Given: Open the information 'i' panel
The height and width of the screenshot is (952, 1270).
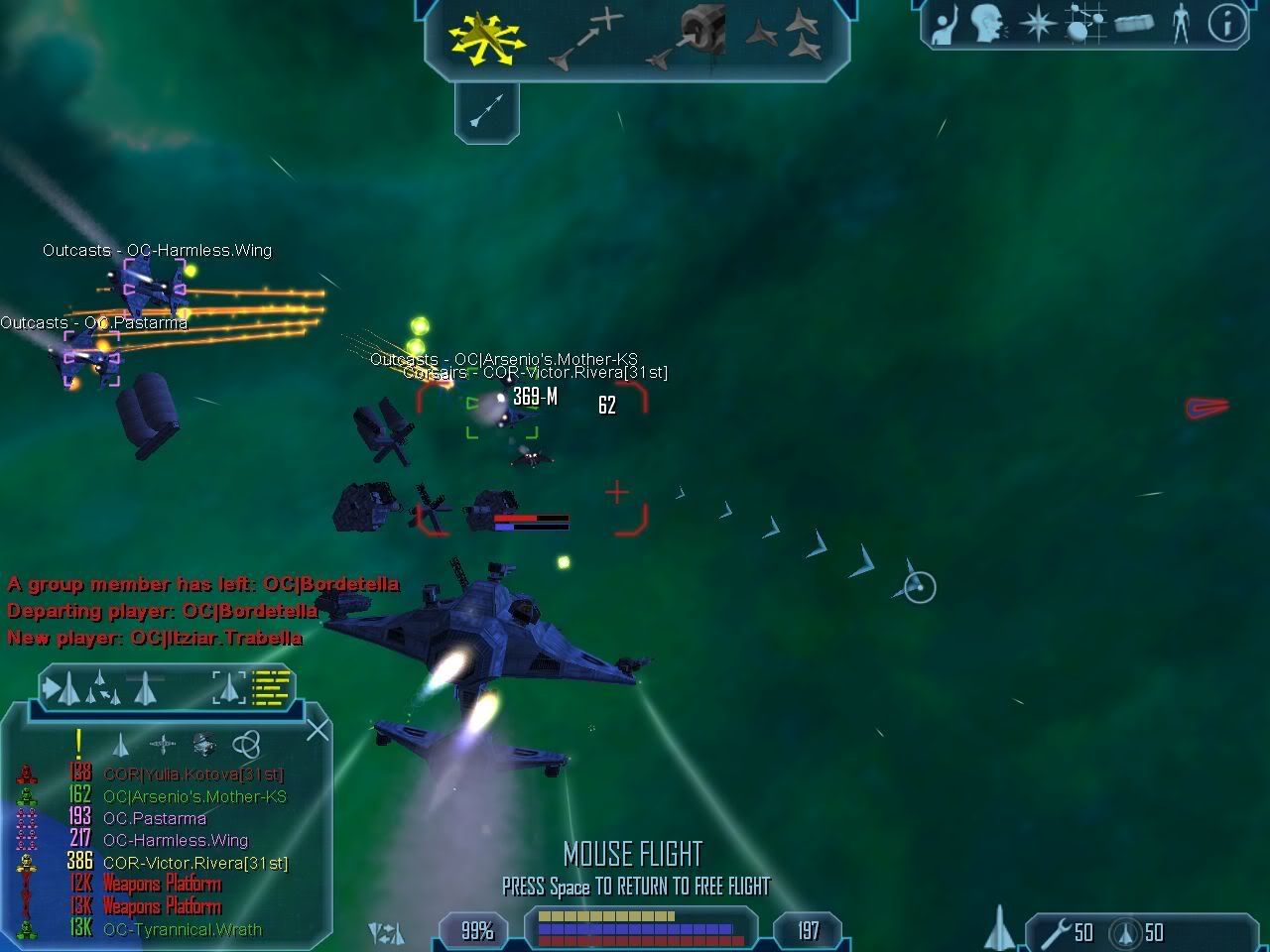Looking at the screenshot, I should click(1226, 25).
